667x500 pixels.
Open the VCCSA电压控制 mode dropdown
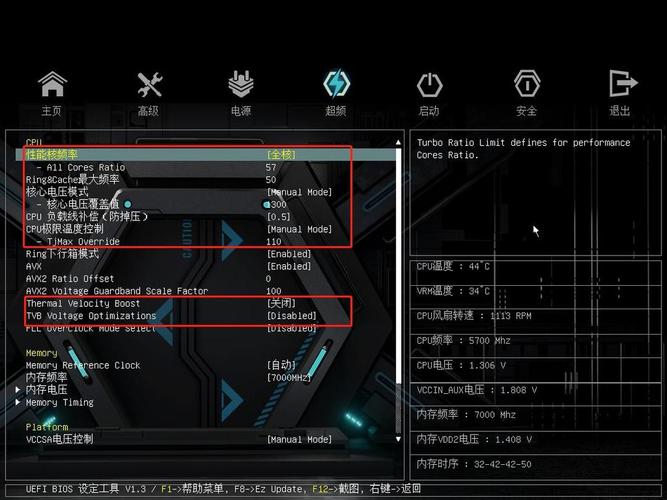pos(299,439)
